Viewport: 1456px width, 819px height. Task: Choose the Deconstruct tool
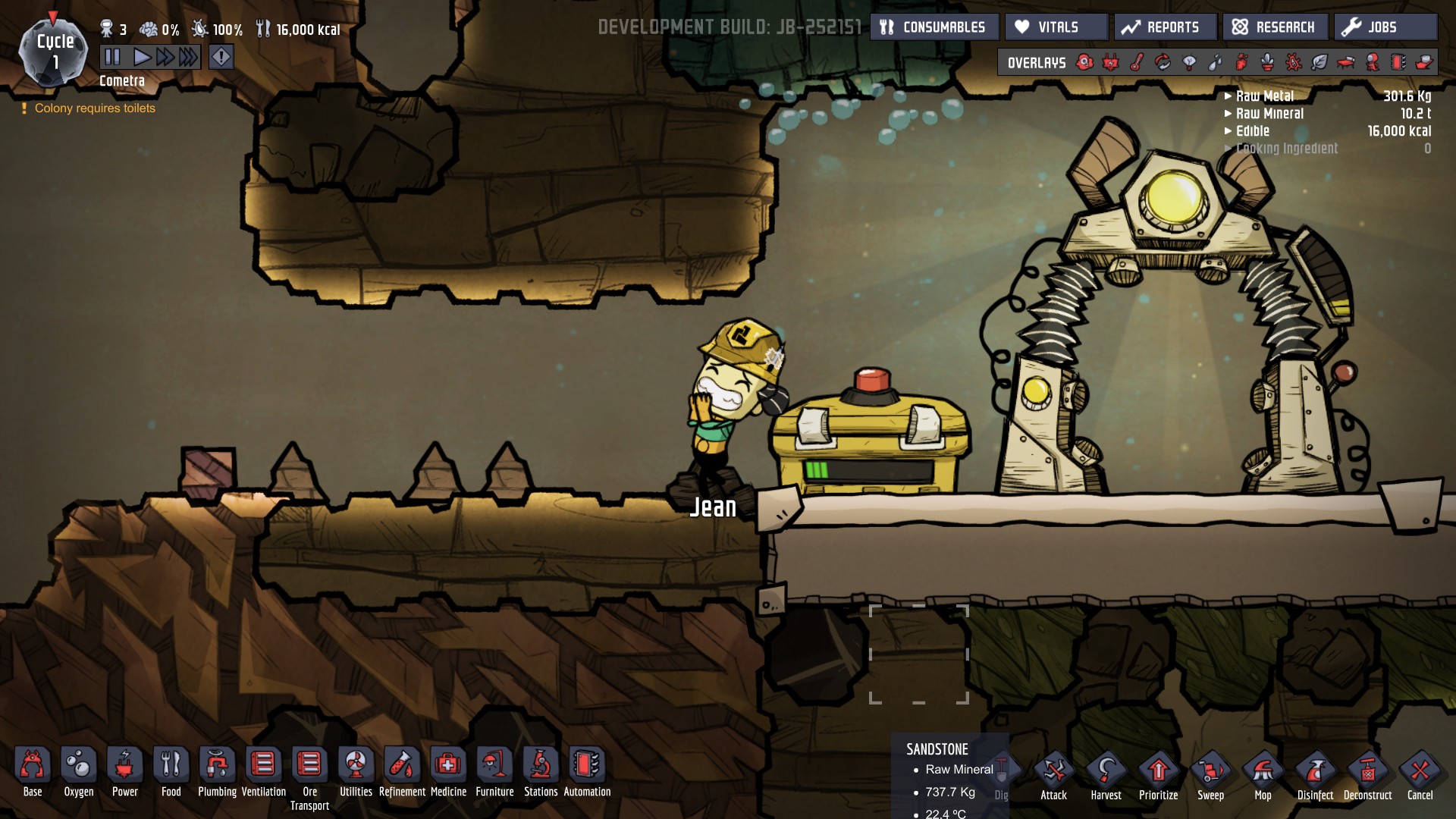click(1367, 773)
